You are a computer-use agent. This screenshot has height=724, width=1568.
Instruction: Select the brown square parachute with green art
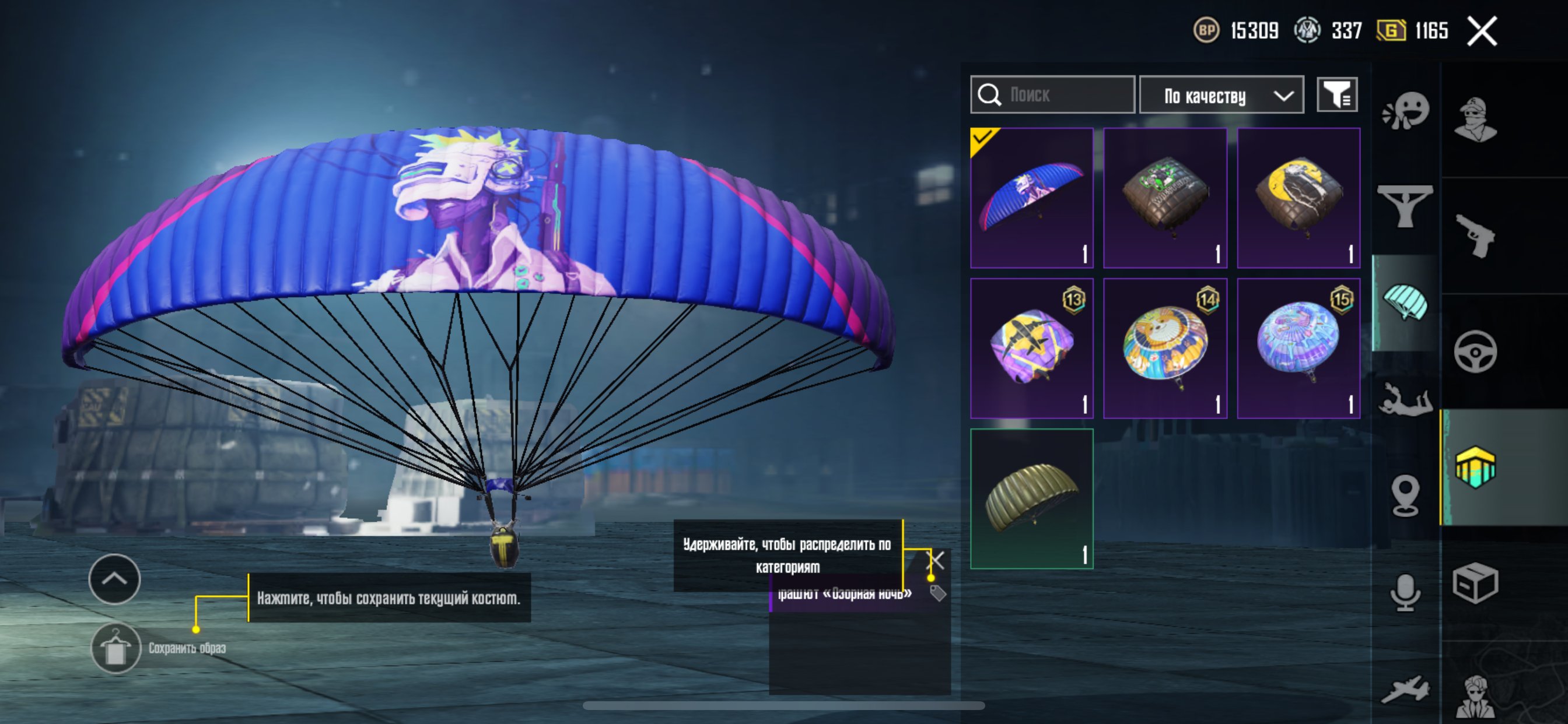1164,198
